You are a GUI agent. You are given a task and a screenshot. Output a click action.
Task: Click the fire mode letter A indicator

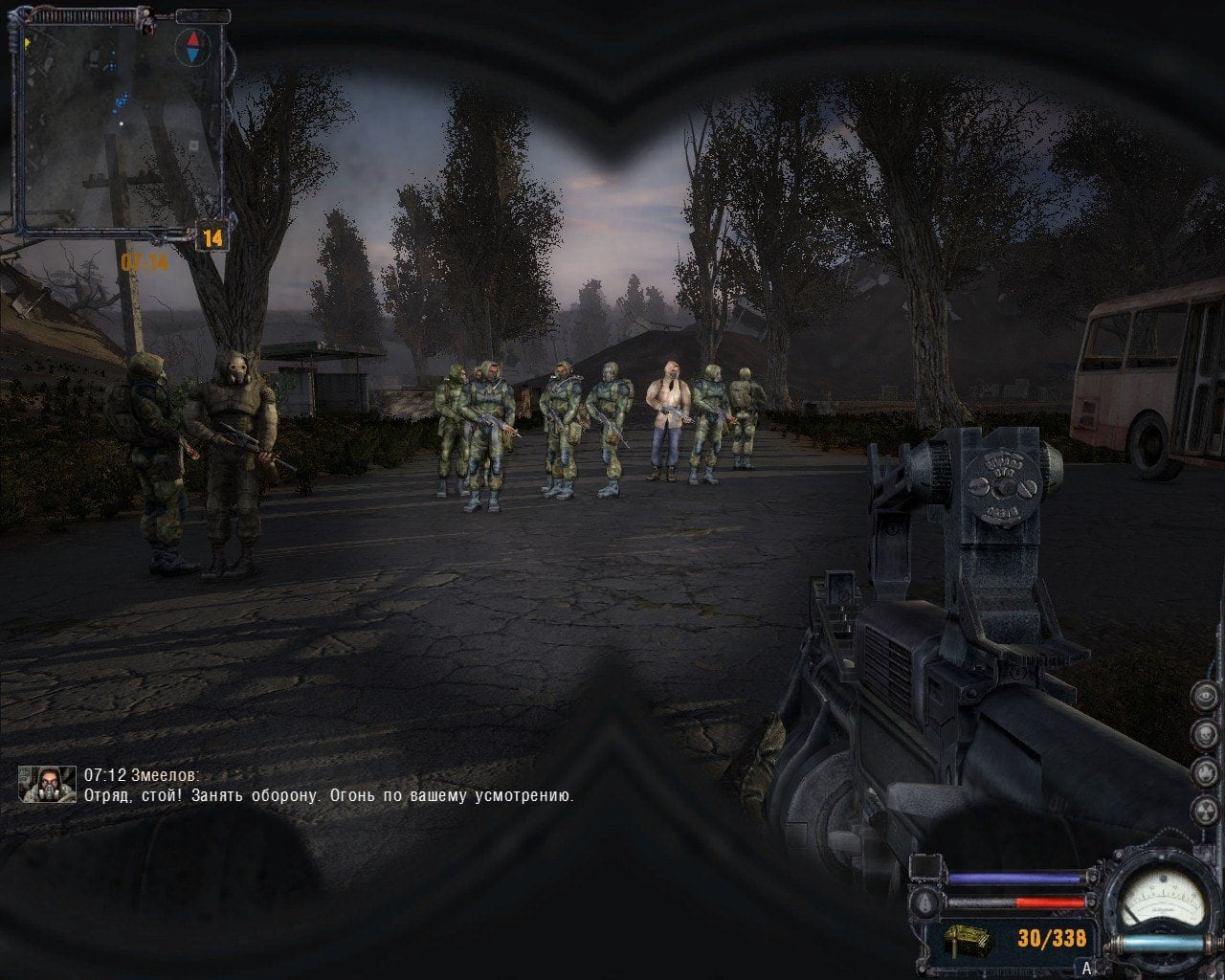(1085, 967)
